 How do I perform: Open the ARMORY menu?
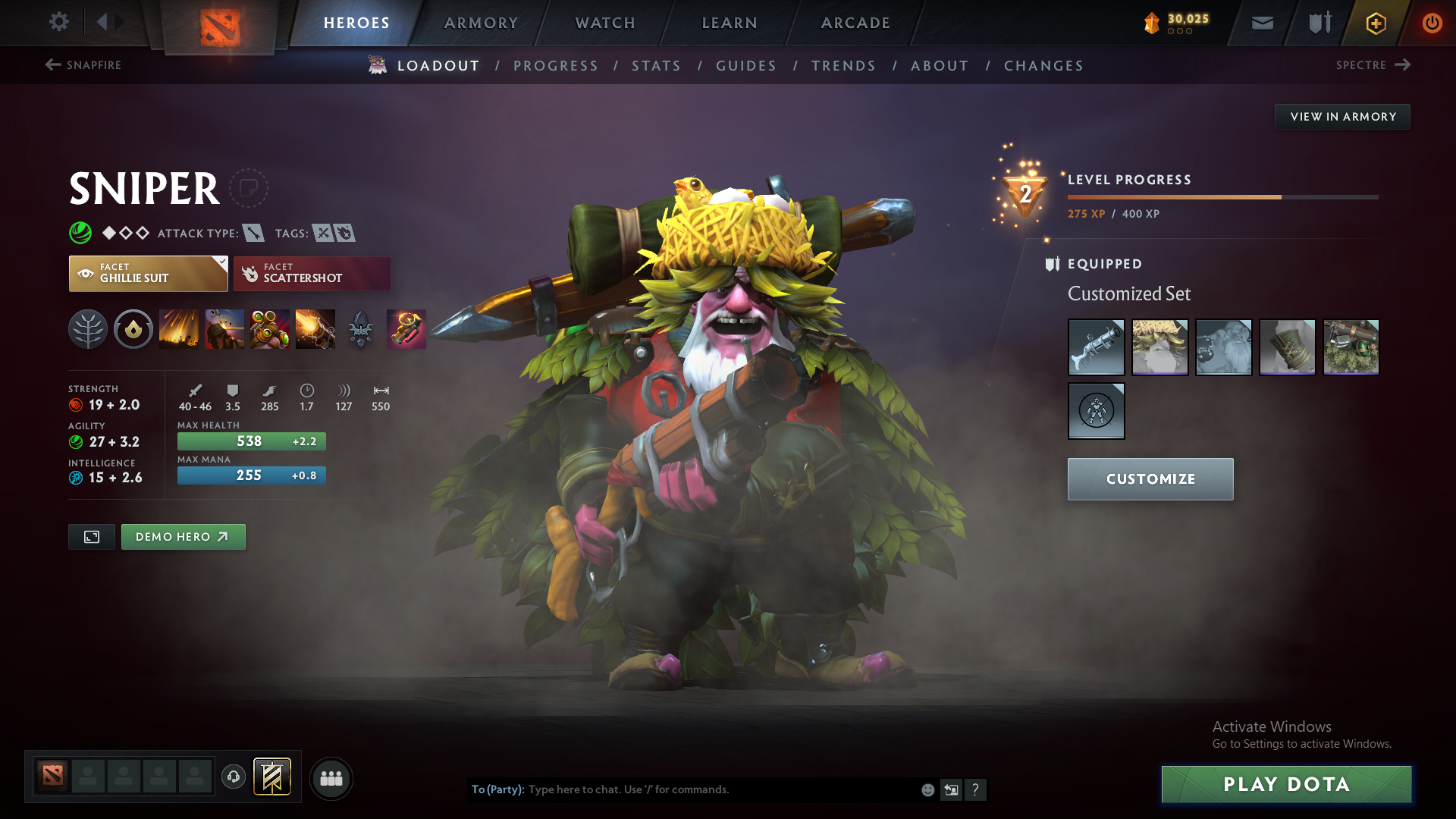pos(481,23)
